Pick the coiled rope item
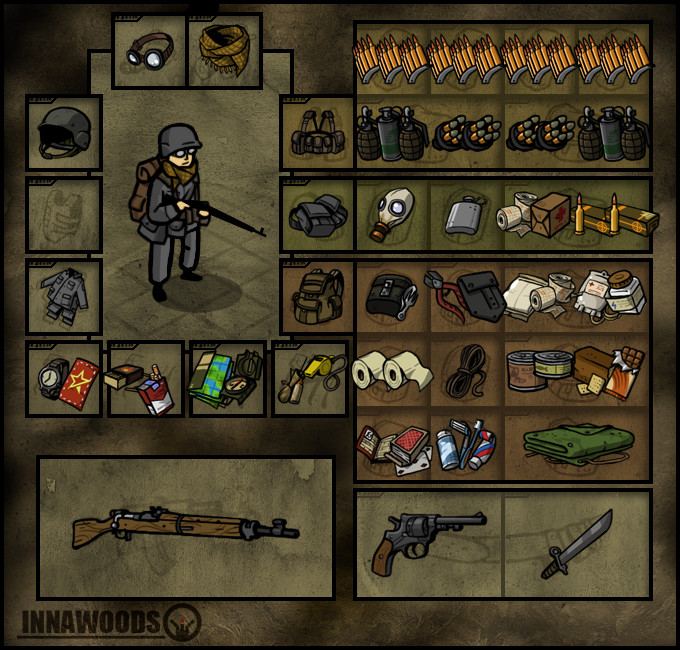This screenshot has height=650, width=680. [x=466, y=371]
